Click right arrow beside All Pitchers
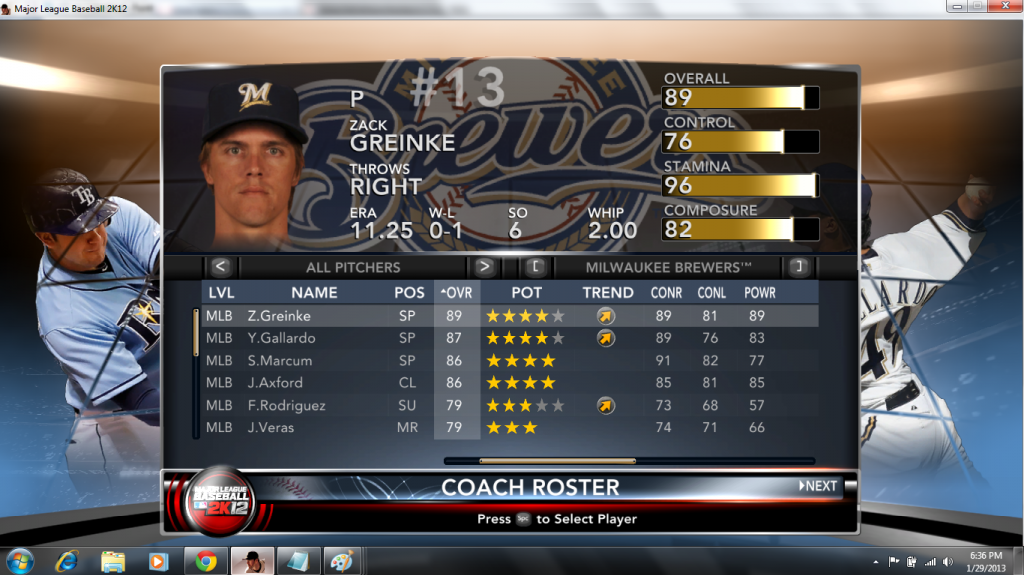Screen dimensions: 1024x575 click(484, 267)
